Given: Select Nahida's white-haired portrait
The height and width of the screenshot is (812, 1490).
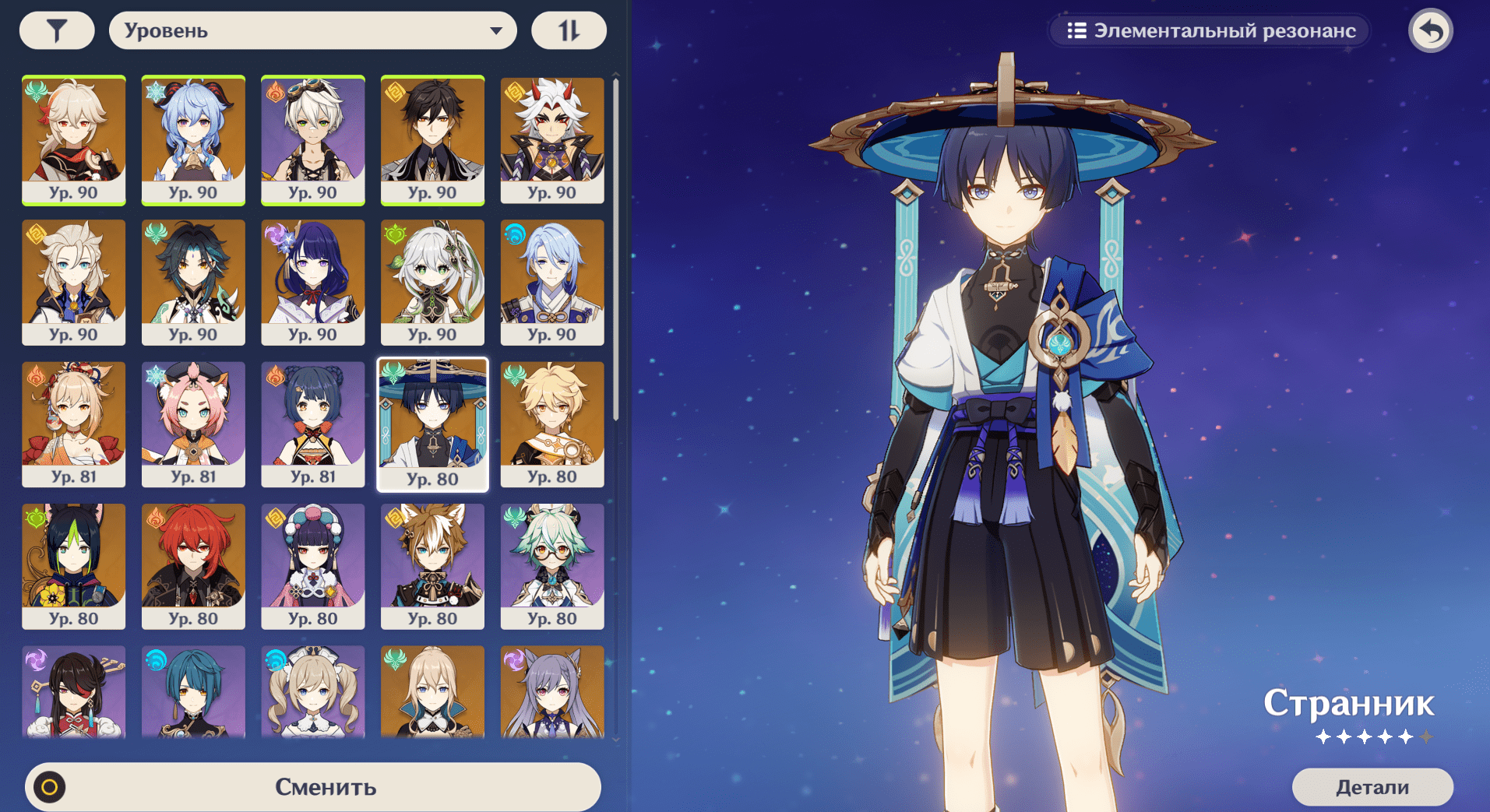Looking at the screenshot, I should (432, 282).
